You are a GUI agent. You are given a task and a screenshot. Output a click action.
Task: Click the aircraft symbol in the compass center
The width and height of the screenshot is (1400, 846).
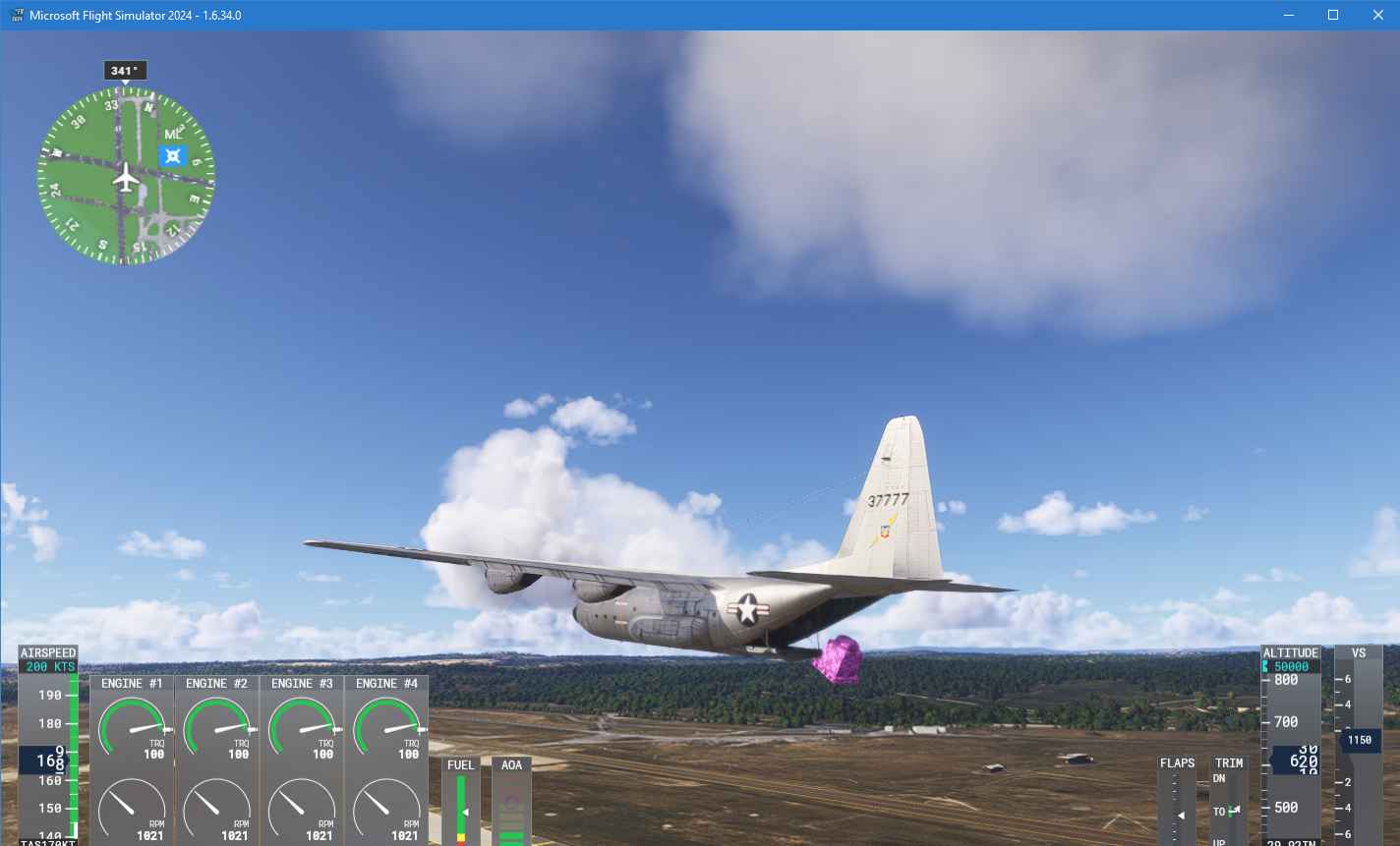tap(126, 177)
